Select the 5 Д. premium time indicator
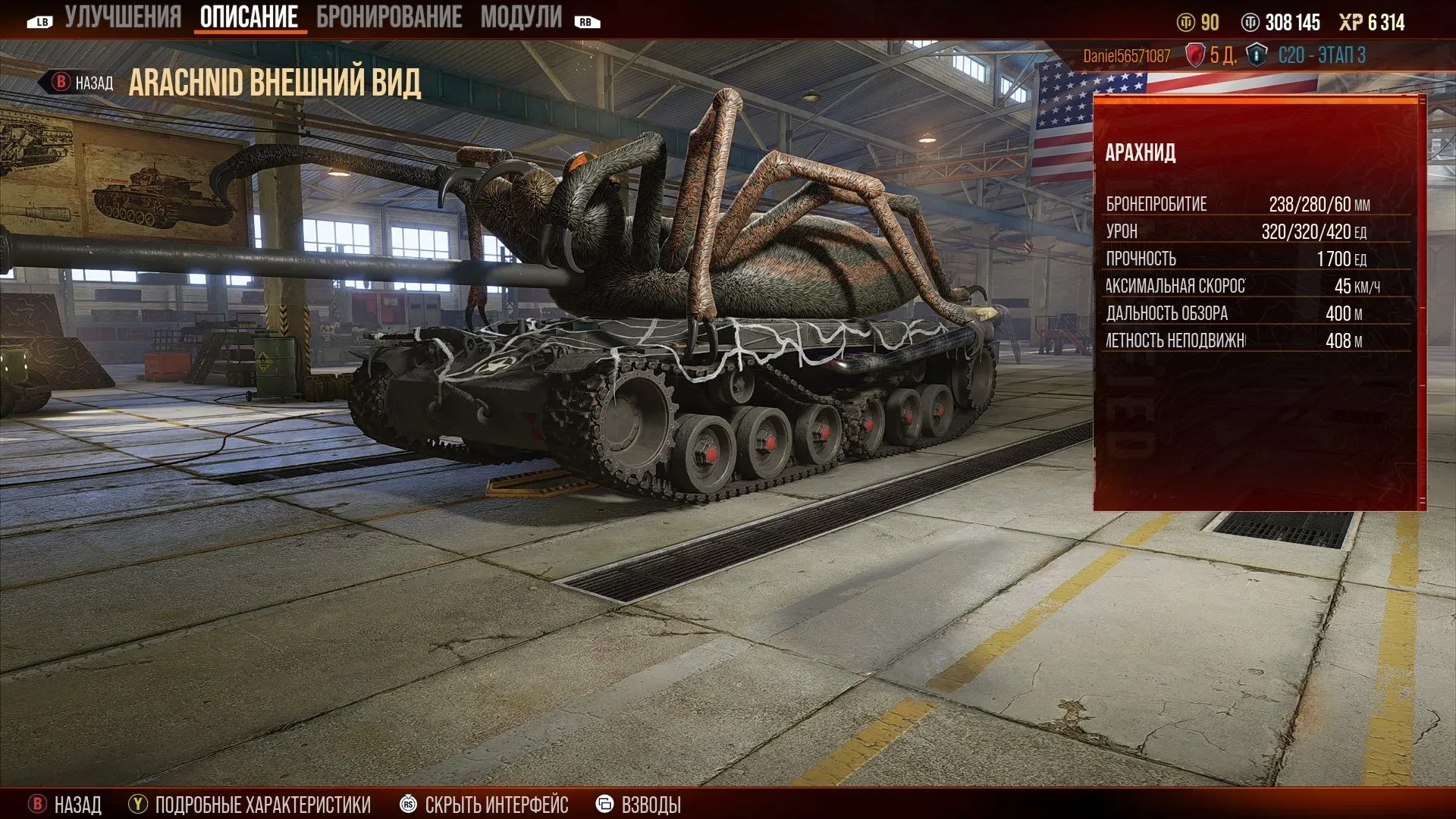This screenshot has width=1456, height=819. (x=1211, y=55)
